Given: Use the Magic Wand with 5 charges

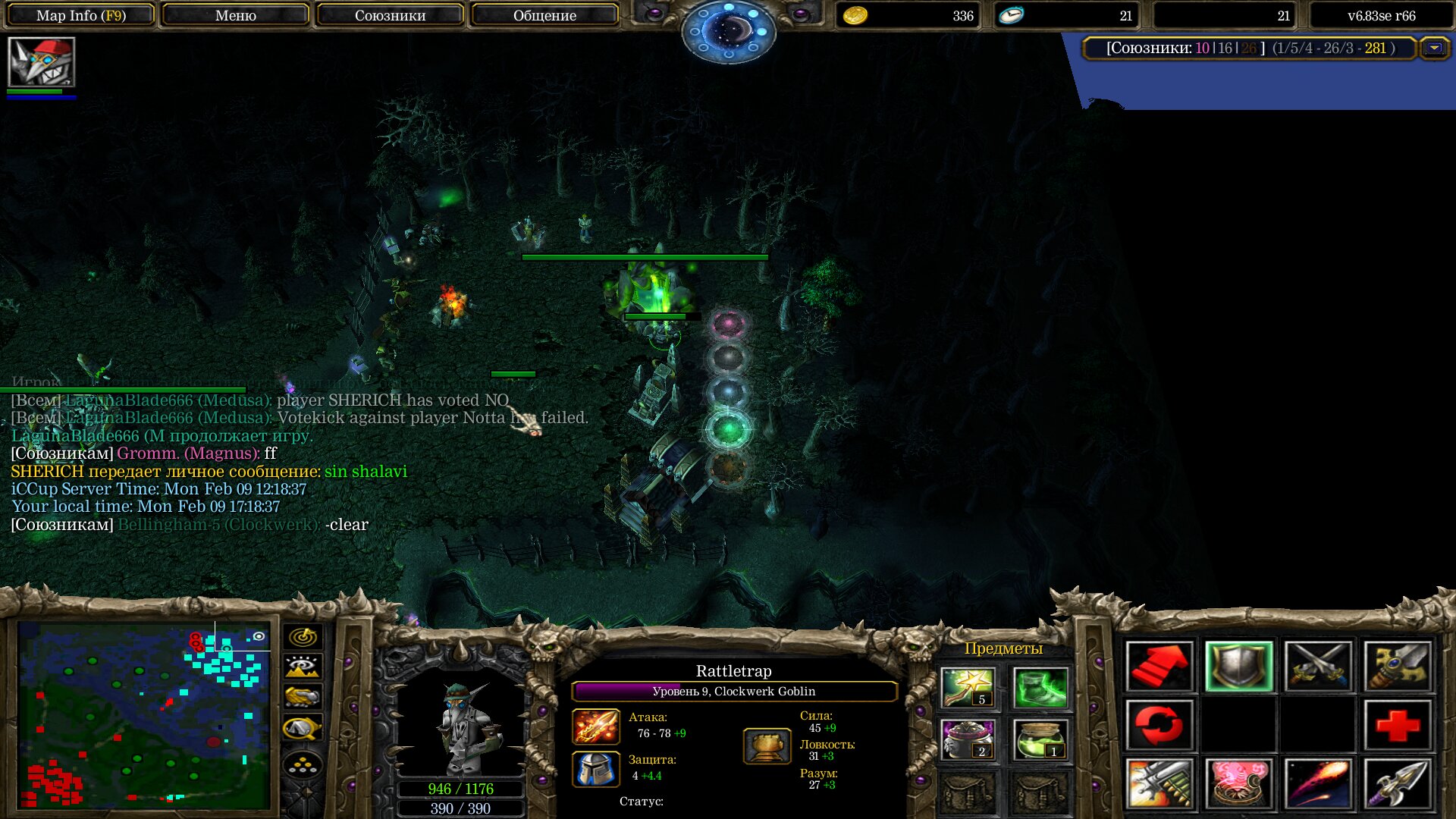Looking at the screenshot, I should pos(967,688).
